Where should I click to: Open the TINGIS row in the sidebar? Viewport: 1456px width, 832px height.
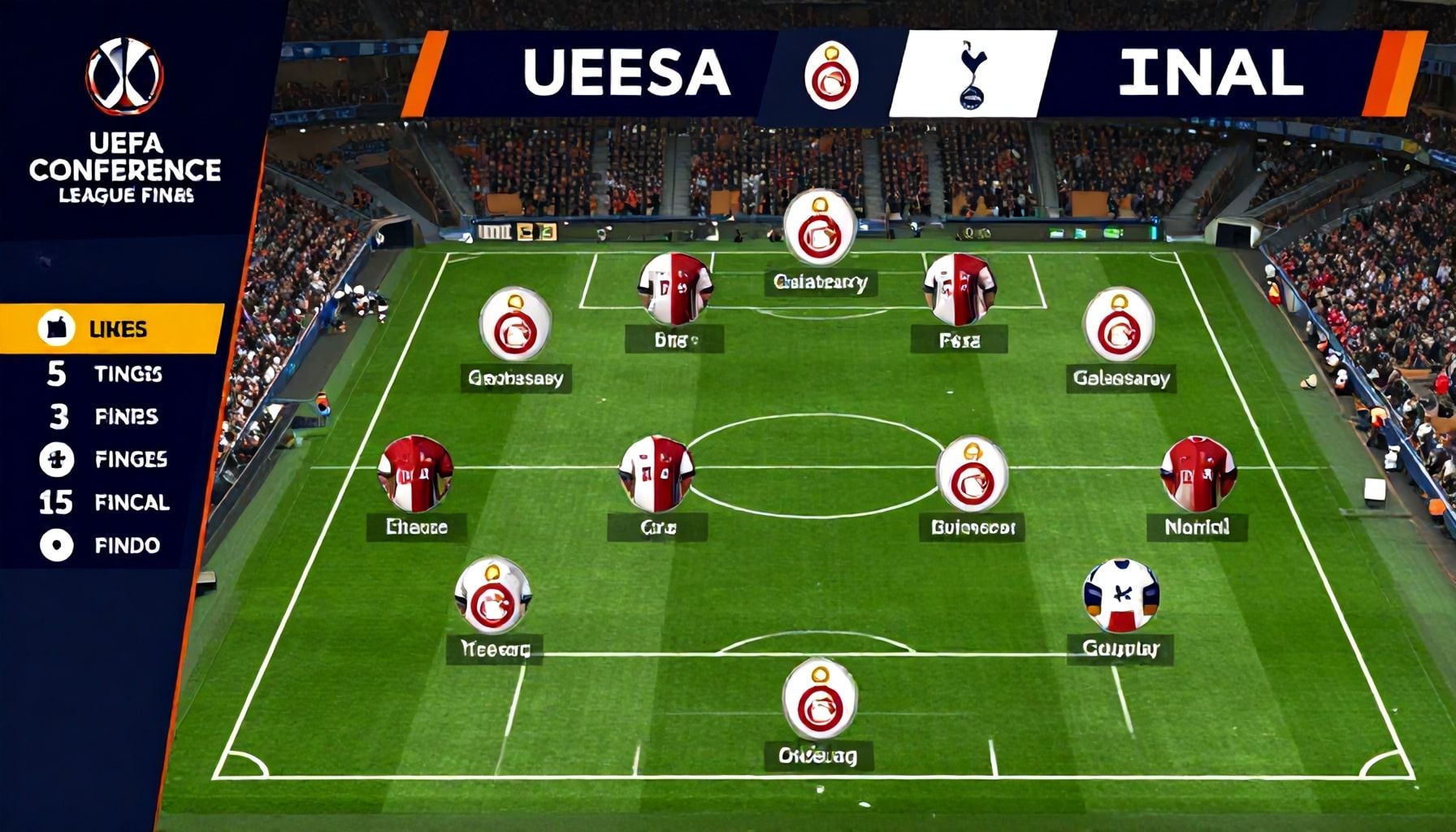pos(111,374)
